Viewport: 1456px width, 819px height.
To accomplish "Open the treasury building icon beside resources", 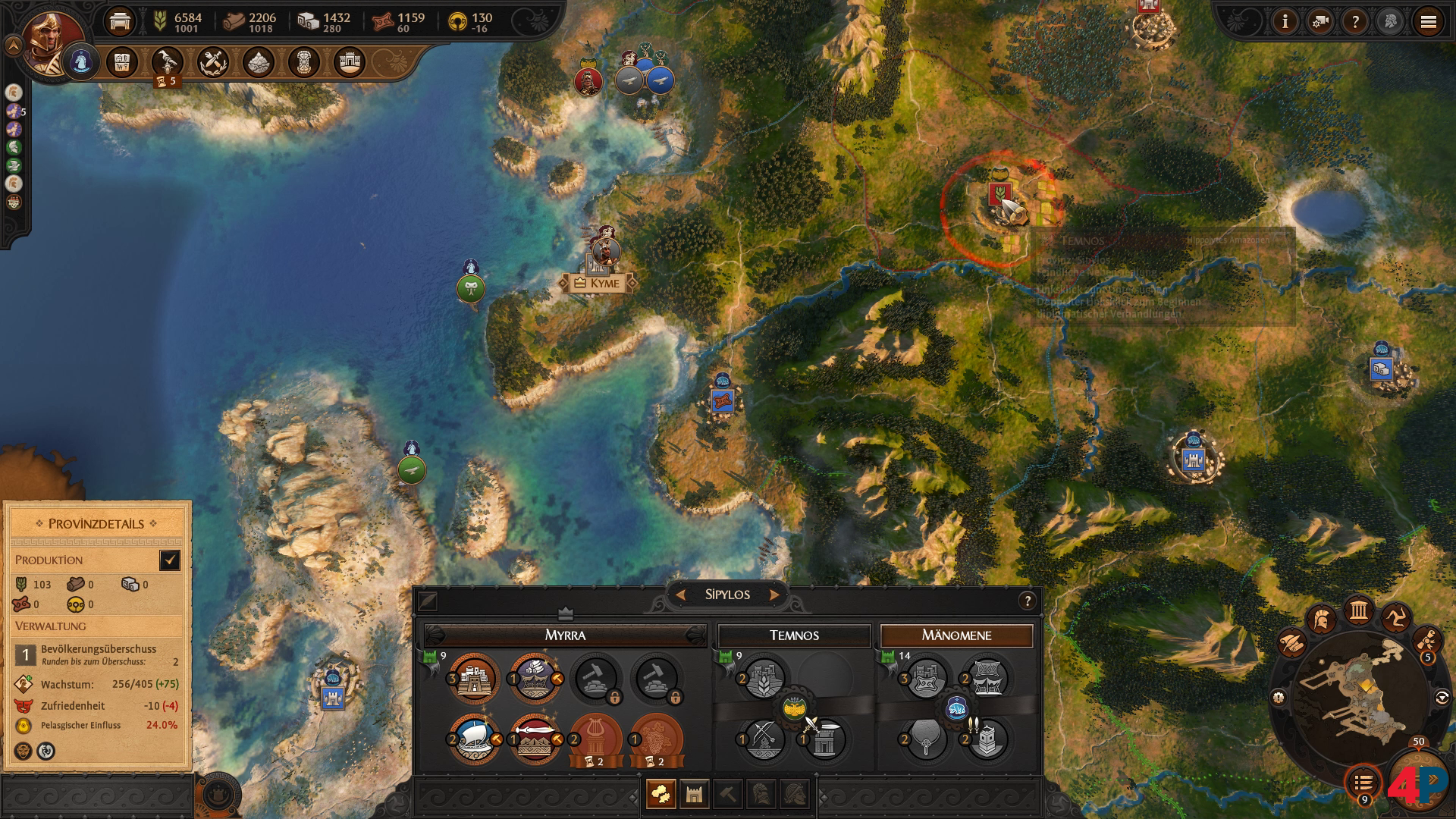I will 120,22.
